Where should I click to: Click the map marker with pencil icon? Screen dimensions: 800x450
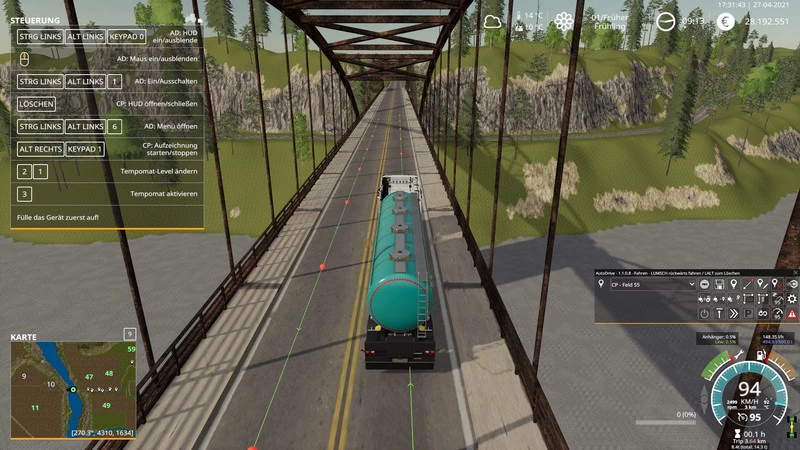point(762,284)
